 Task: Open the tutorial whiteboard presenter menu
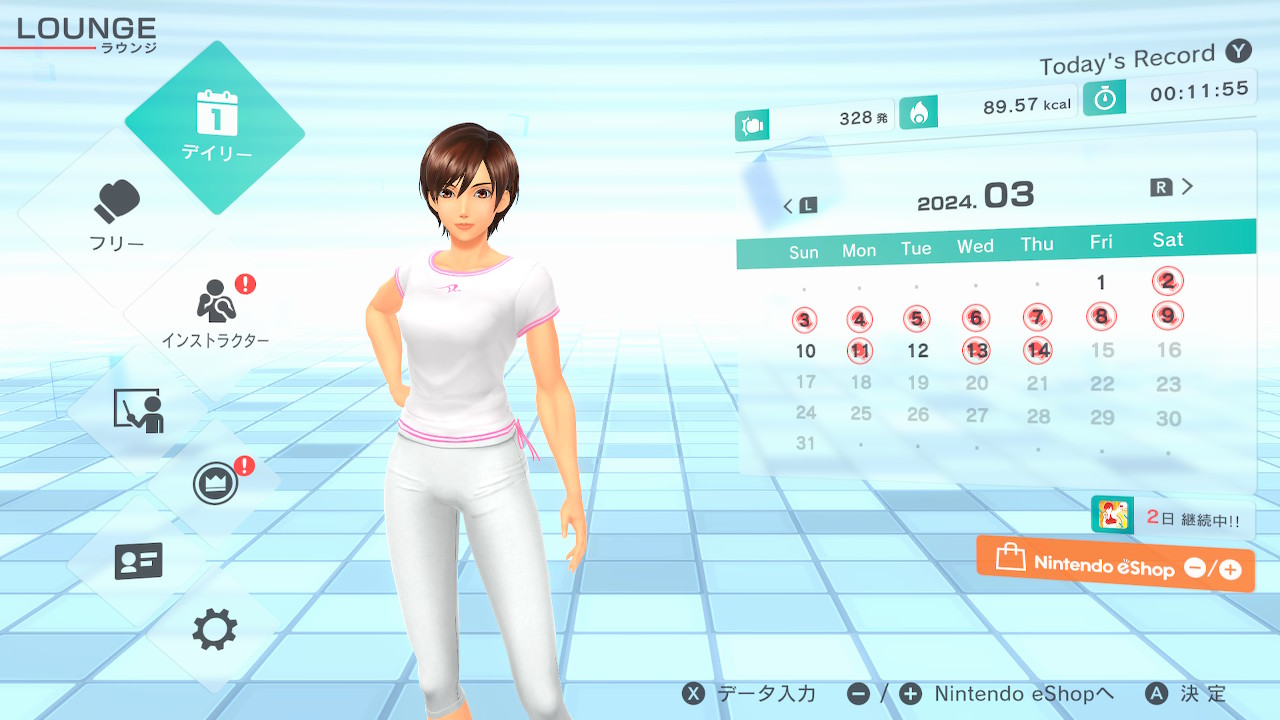pyautogui.click(x=139, y=410)
